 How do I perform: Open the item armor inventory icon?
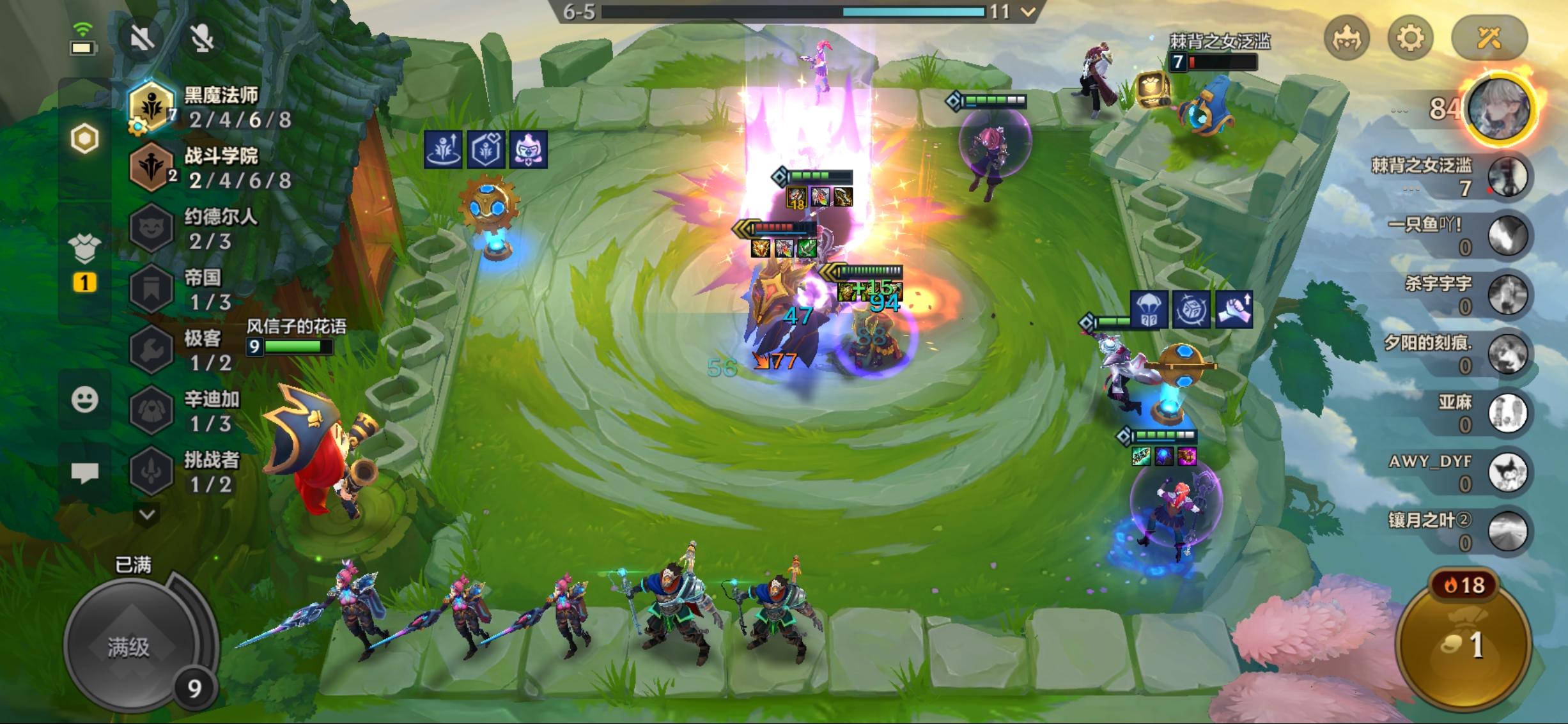click(x=84, y=249)
